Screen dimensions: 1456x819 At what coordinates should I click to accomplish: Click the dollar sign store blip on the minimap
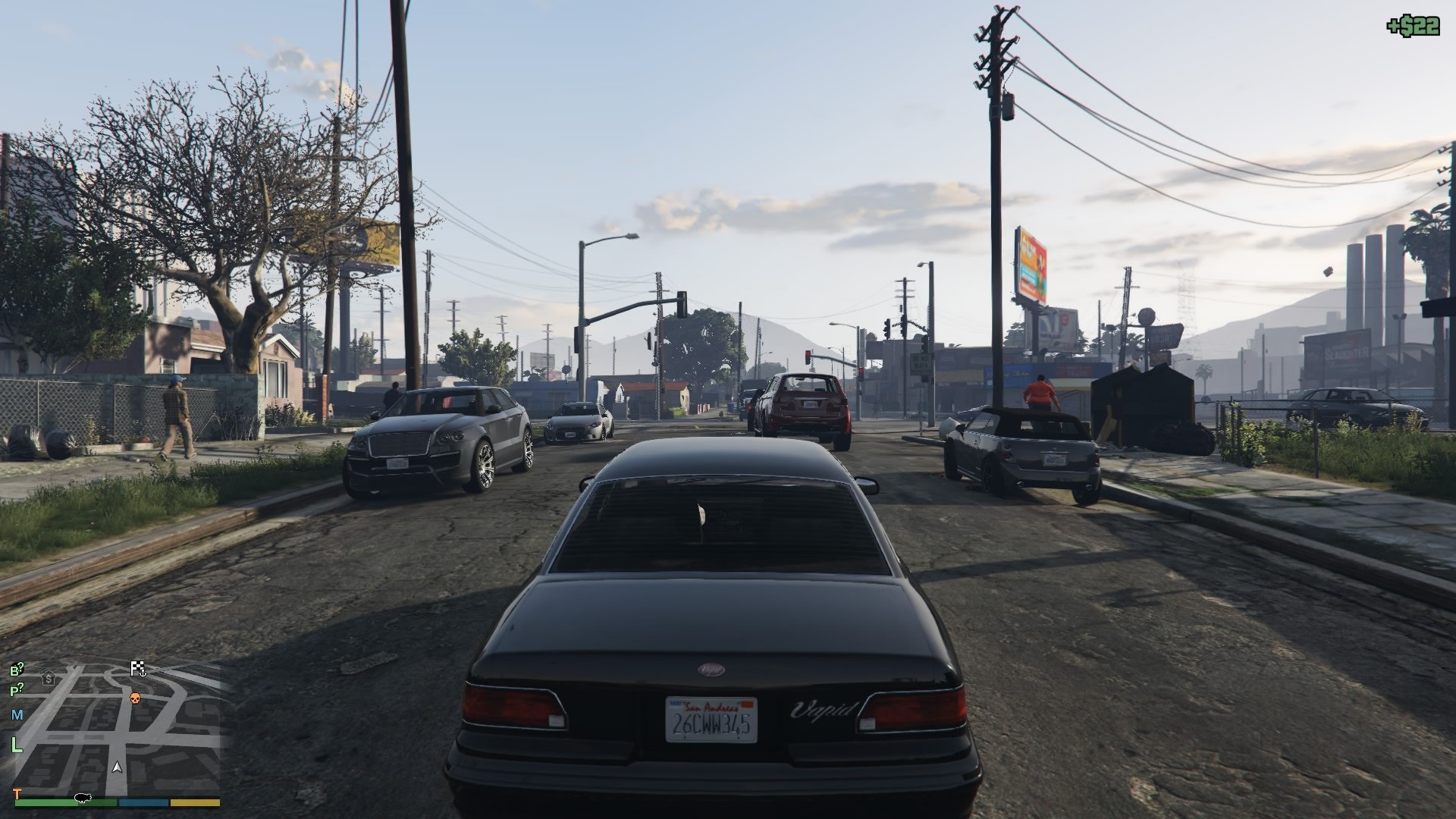coord(49,679)
